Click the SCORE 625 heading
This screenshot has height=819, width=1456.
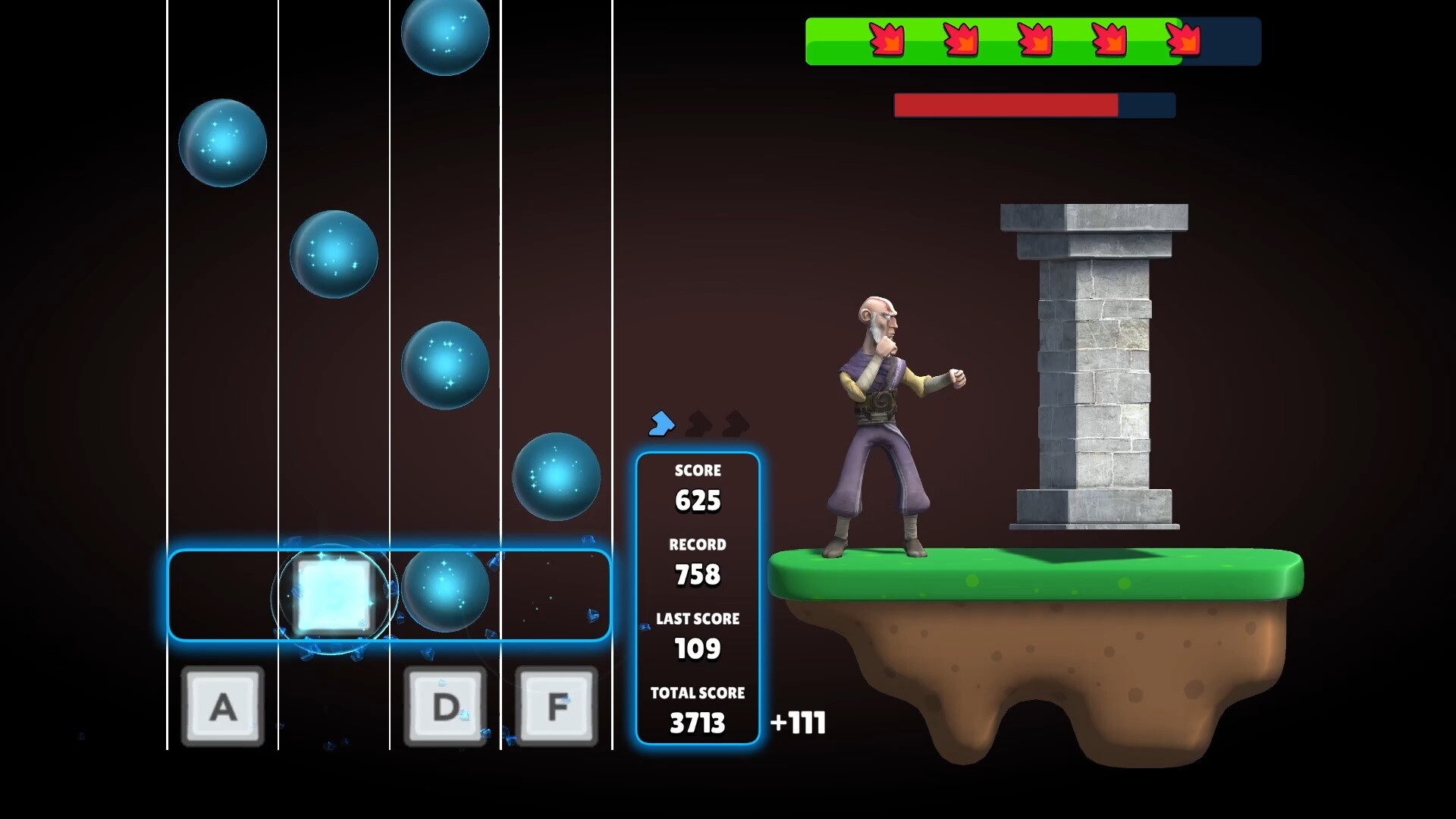pyautogui.click(x=698, y=470)
